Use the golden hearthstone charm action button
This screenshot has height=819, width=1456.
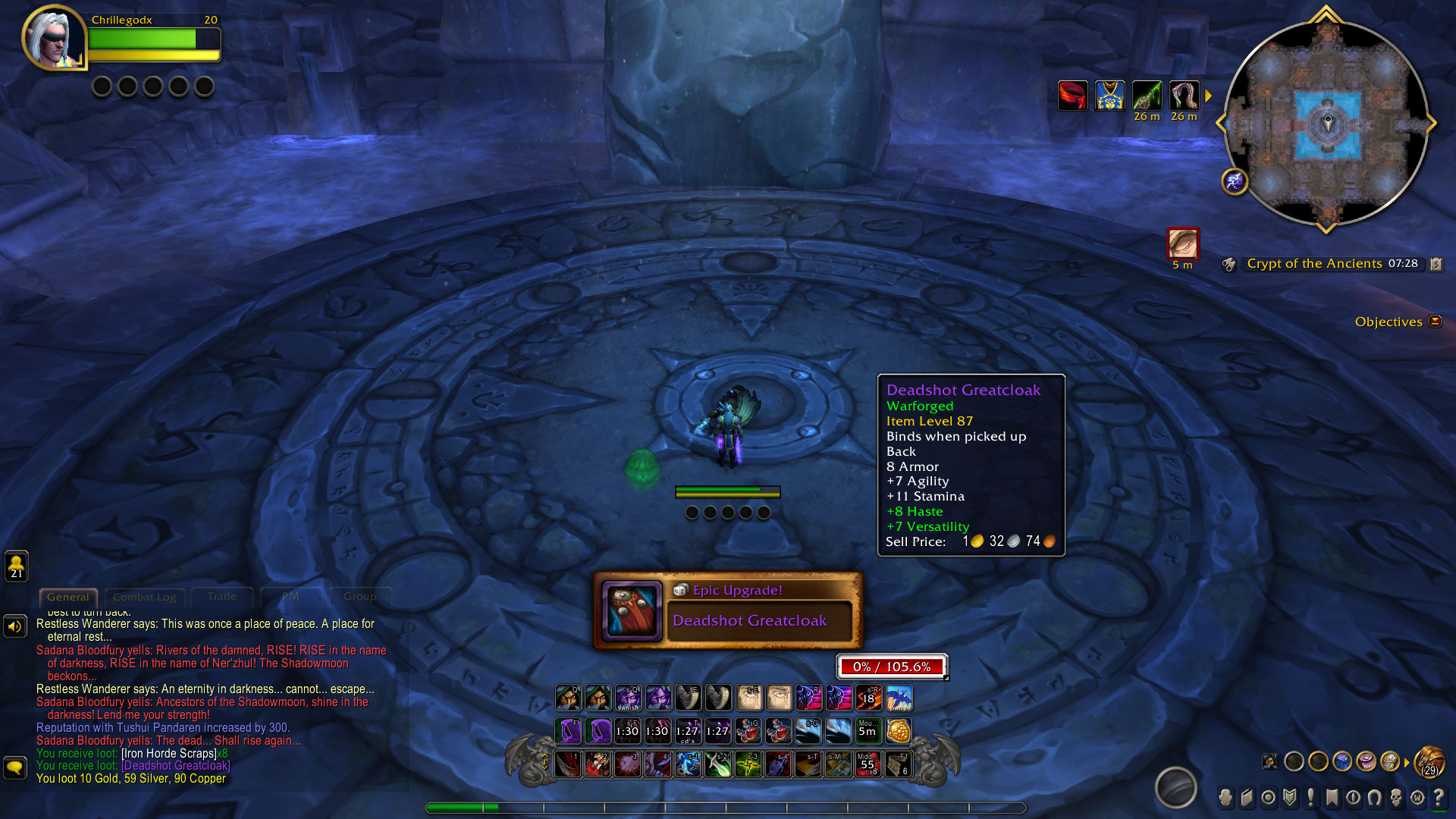[x=899, y=731]
